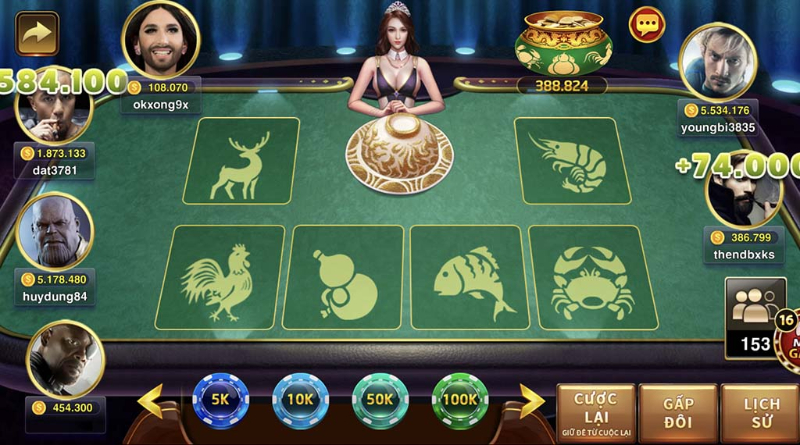Select the 50K chip
Screen dimensions: 800x445
tap(381, 398)
